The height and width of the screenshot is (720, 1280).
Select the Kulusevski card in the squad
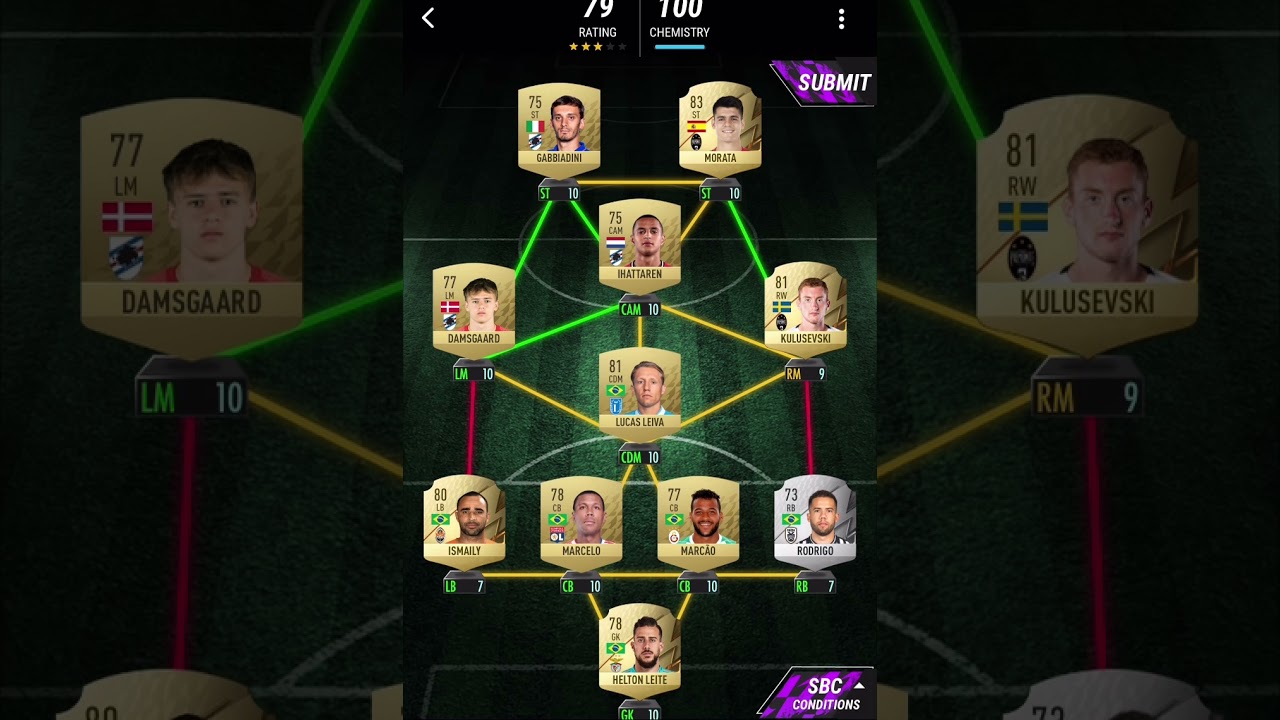coord(805,309)
